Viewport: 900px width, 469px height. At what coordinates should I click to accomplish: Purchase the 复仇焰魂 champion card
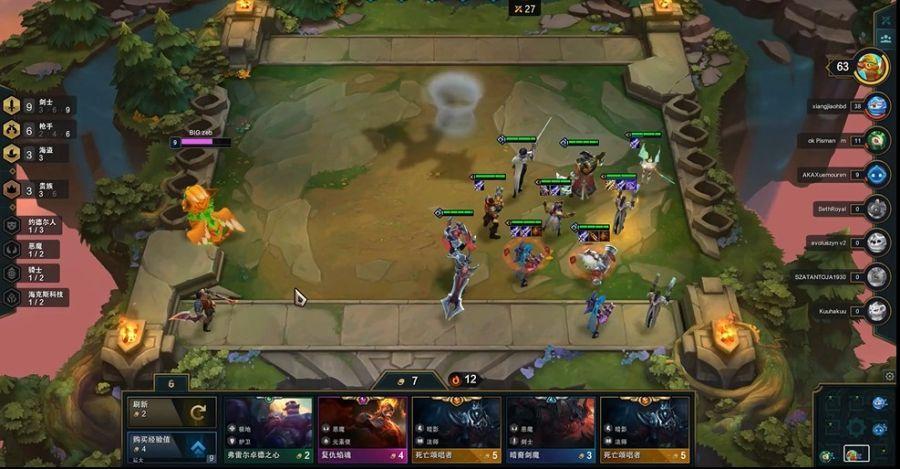[x=362, y=429]
